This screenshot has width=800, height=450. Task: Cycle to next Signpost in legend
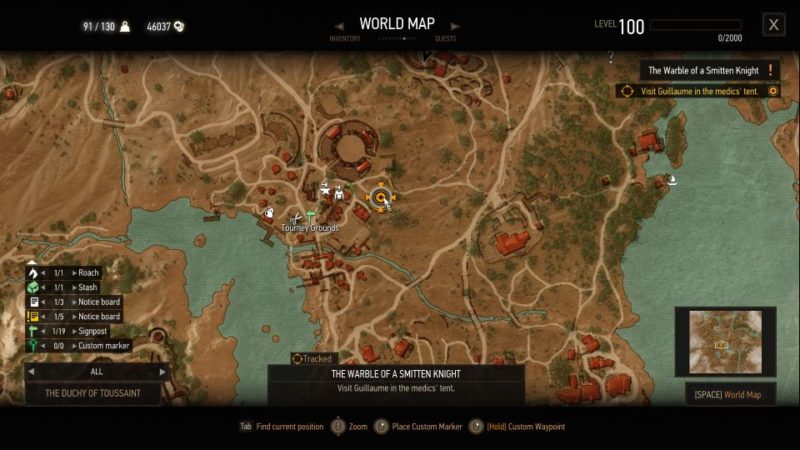(x=74, y=331)
